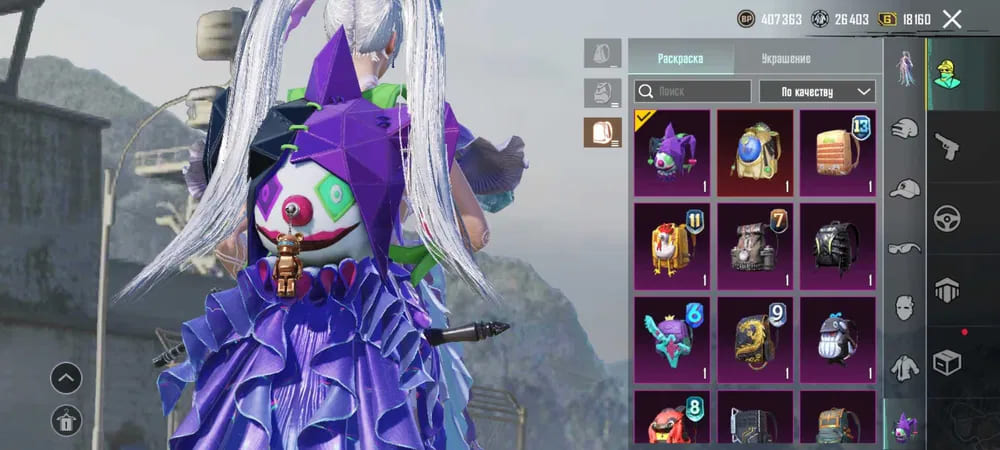Close the inventory screen with the X
The image size is (1000, 450).
point(952,19)
